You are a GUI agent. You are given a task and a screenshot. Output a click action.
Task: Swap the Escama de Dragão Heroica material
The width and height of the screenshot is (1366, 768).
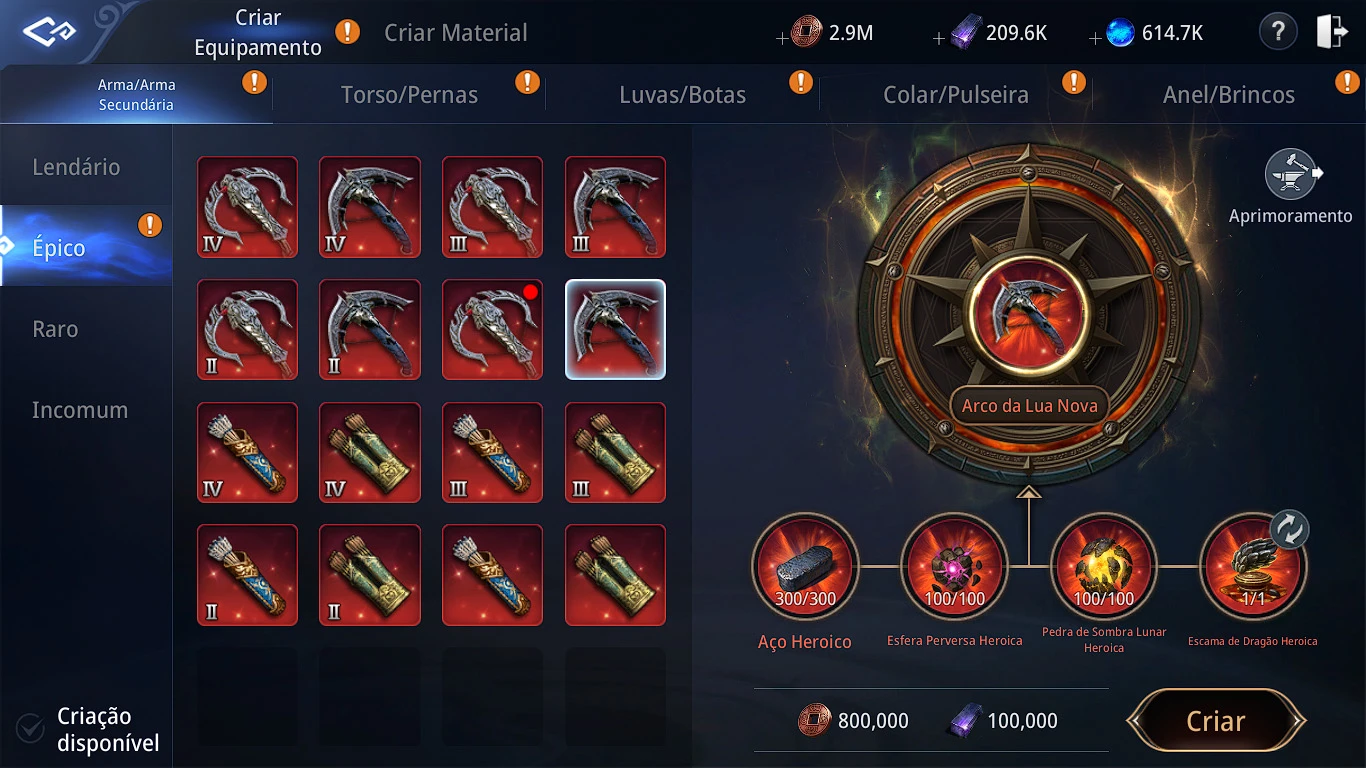tap(1289, 530)
